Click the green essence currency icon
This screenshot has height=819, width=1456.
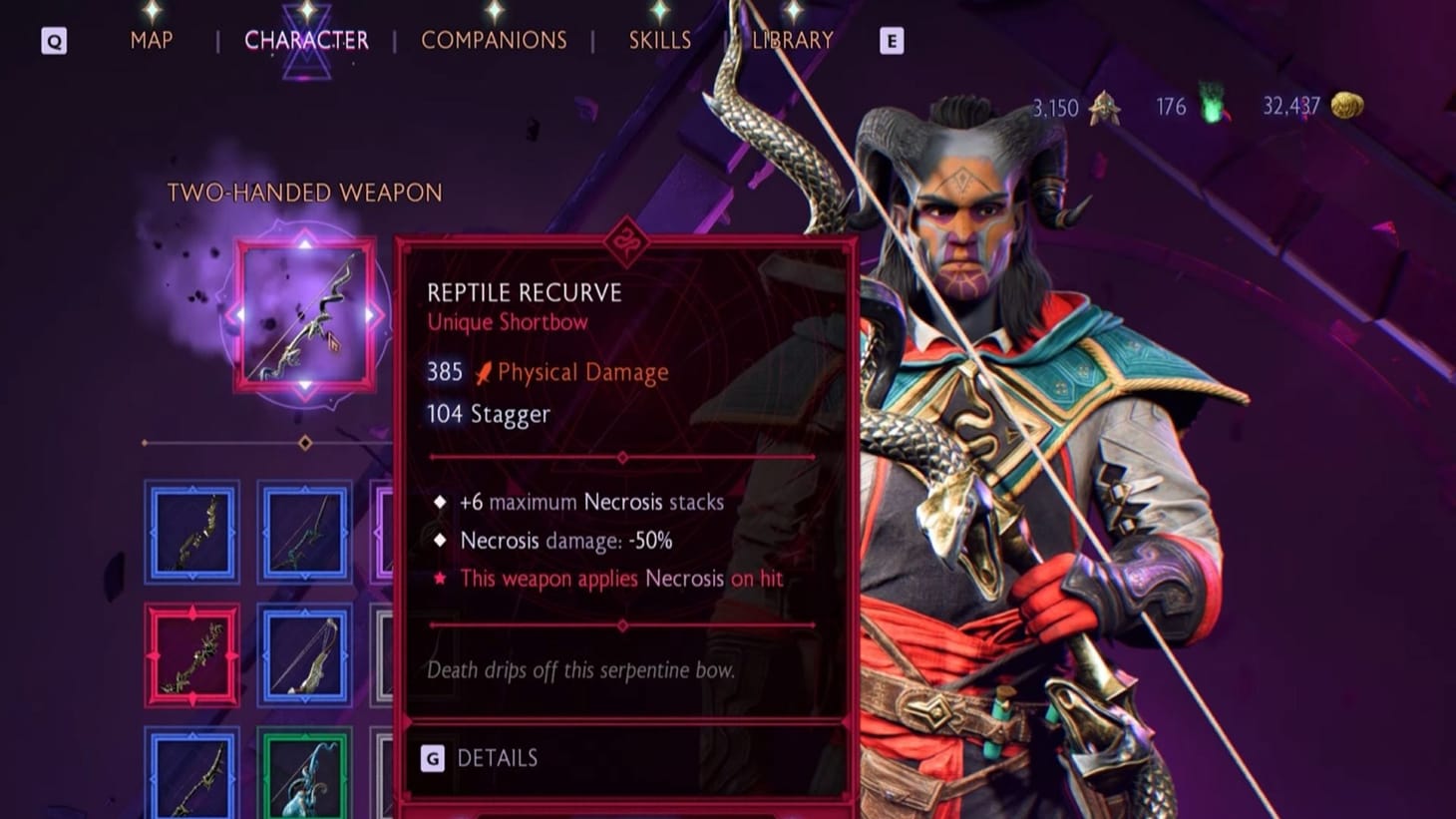[x=1212, y=104]
